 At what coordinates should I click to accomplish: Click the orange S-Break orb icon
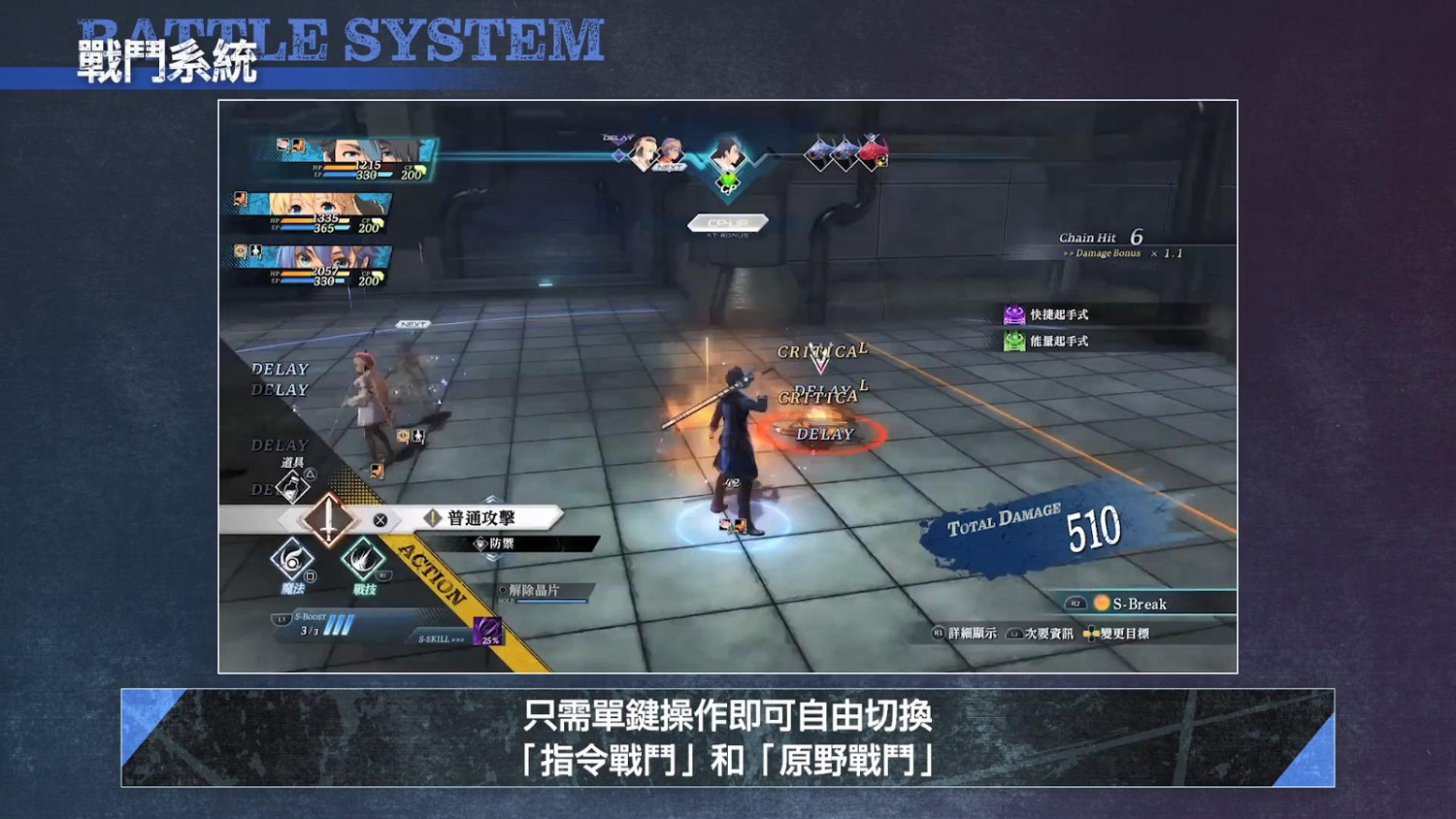click(x=1103, y=604)
